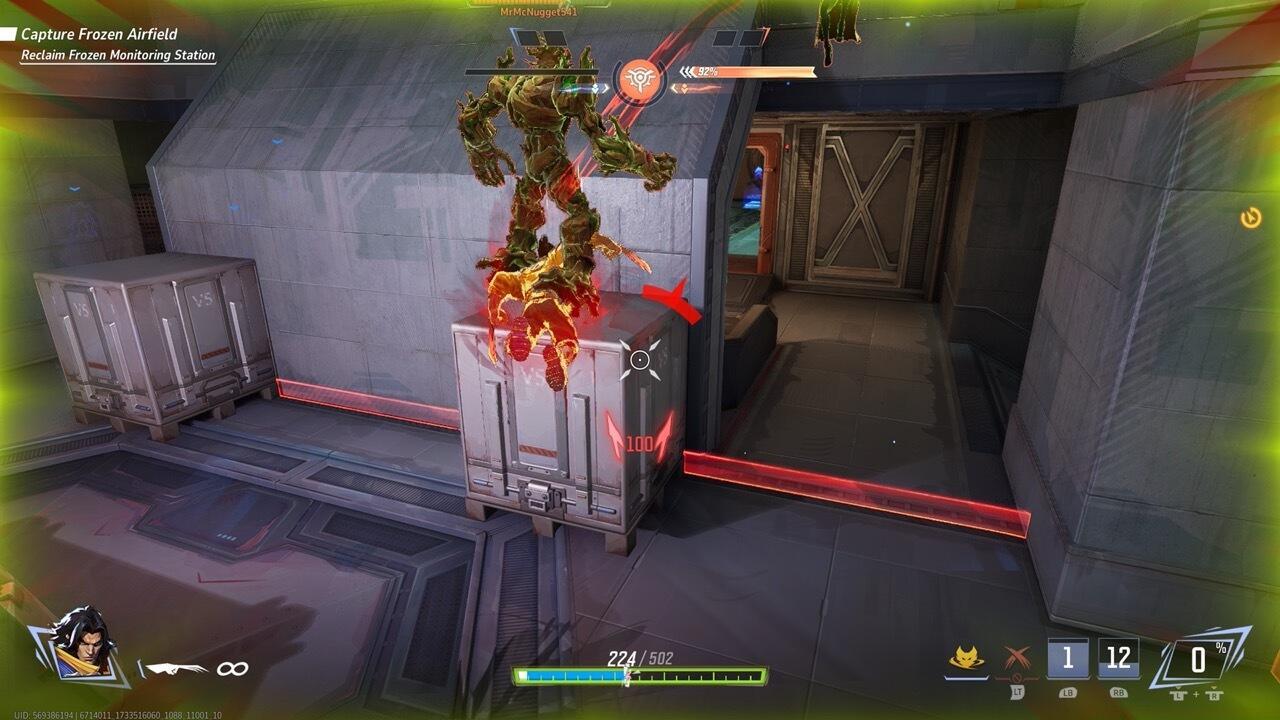Screen dimensions: 1280x720
Task: Open the enemy boss health bar panel
Action: [532, 73]
